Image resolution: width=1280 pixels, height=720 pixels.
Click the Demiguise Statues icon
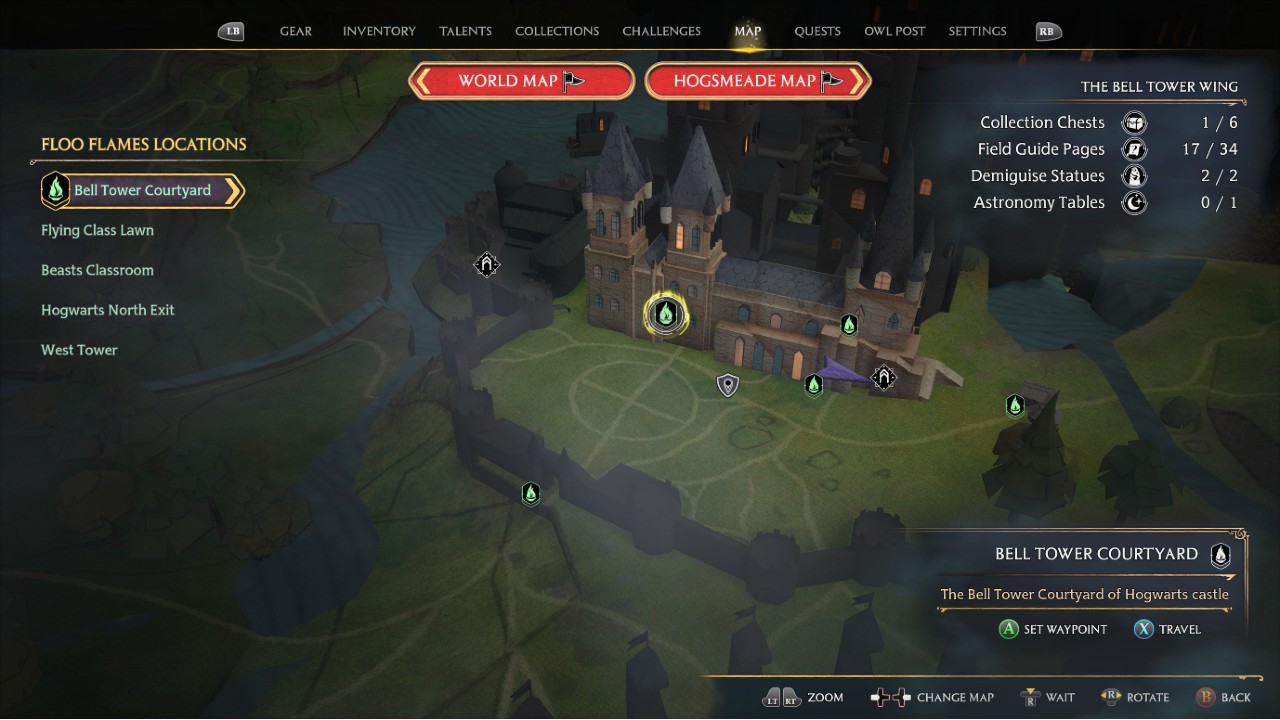point(1133,175)
